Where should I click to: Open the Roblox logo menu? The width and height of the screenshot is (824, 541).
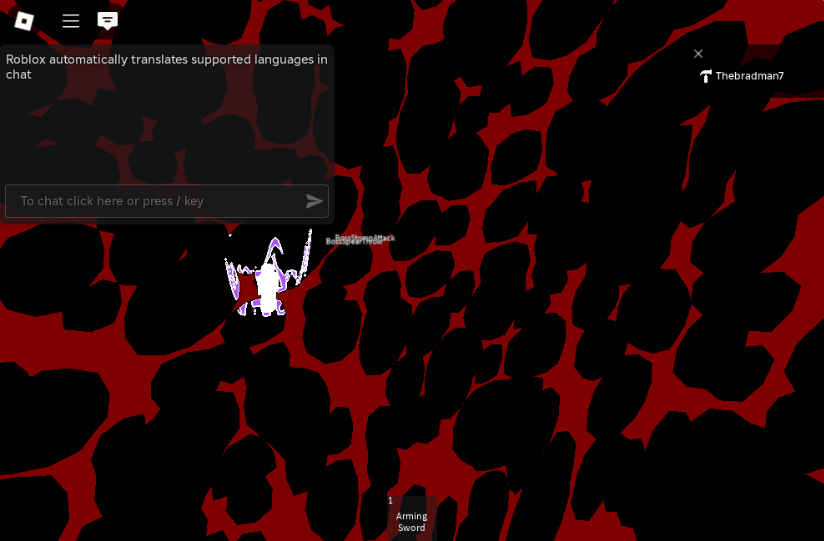(24, 21)
